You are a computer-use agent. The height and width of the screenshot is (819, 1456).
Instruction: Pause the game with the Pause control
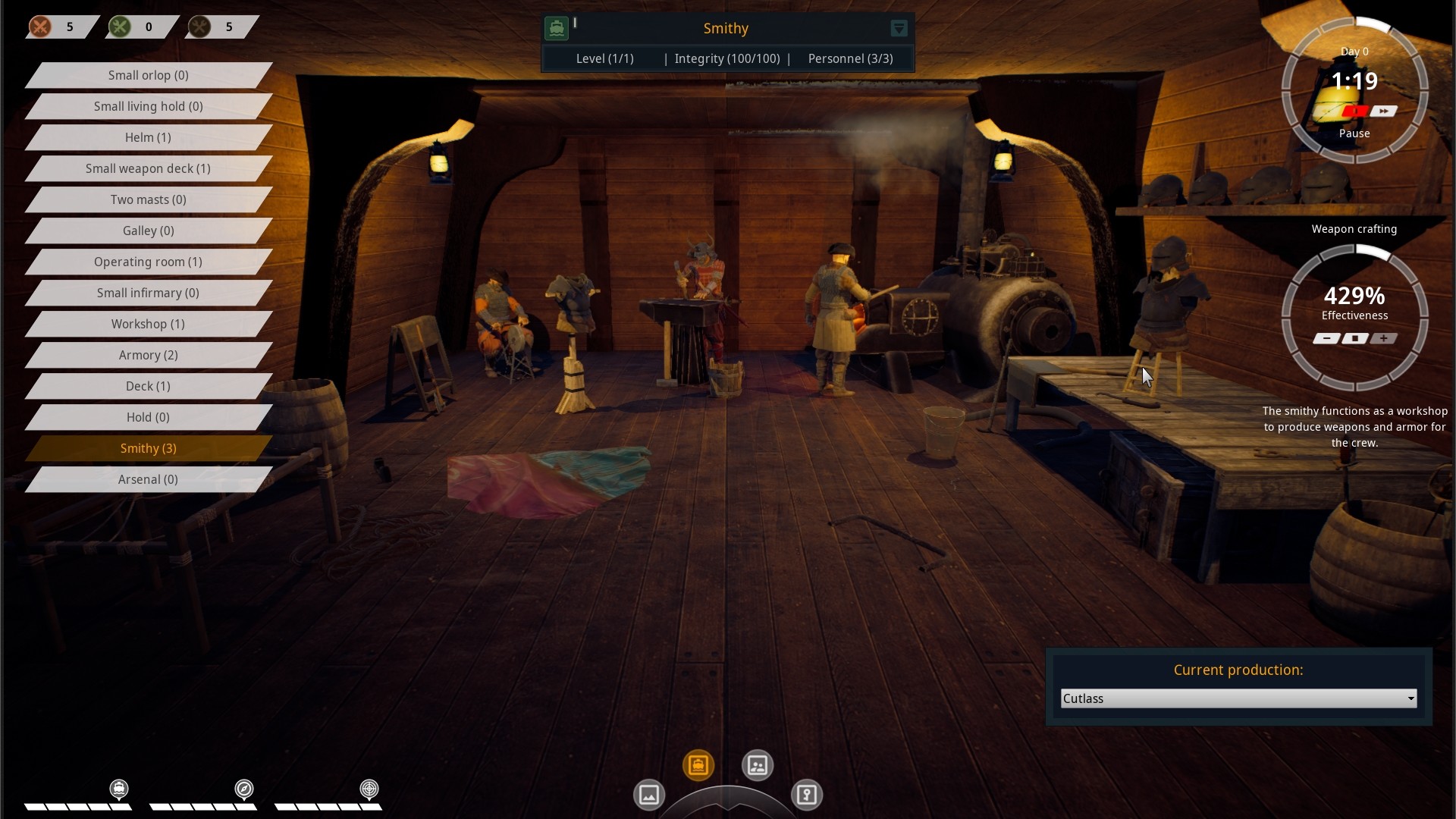(x=1355, y=111)
